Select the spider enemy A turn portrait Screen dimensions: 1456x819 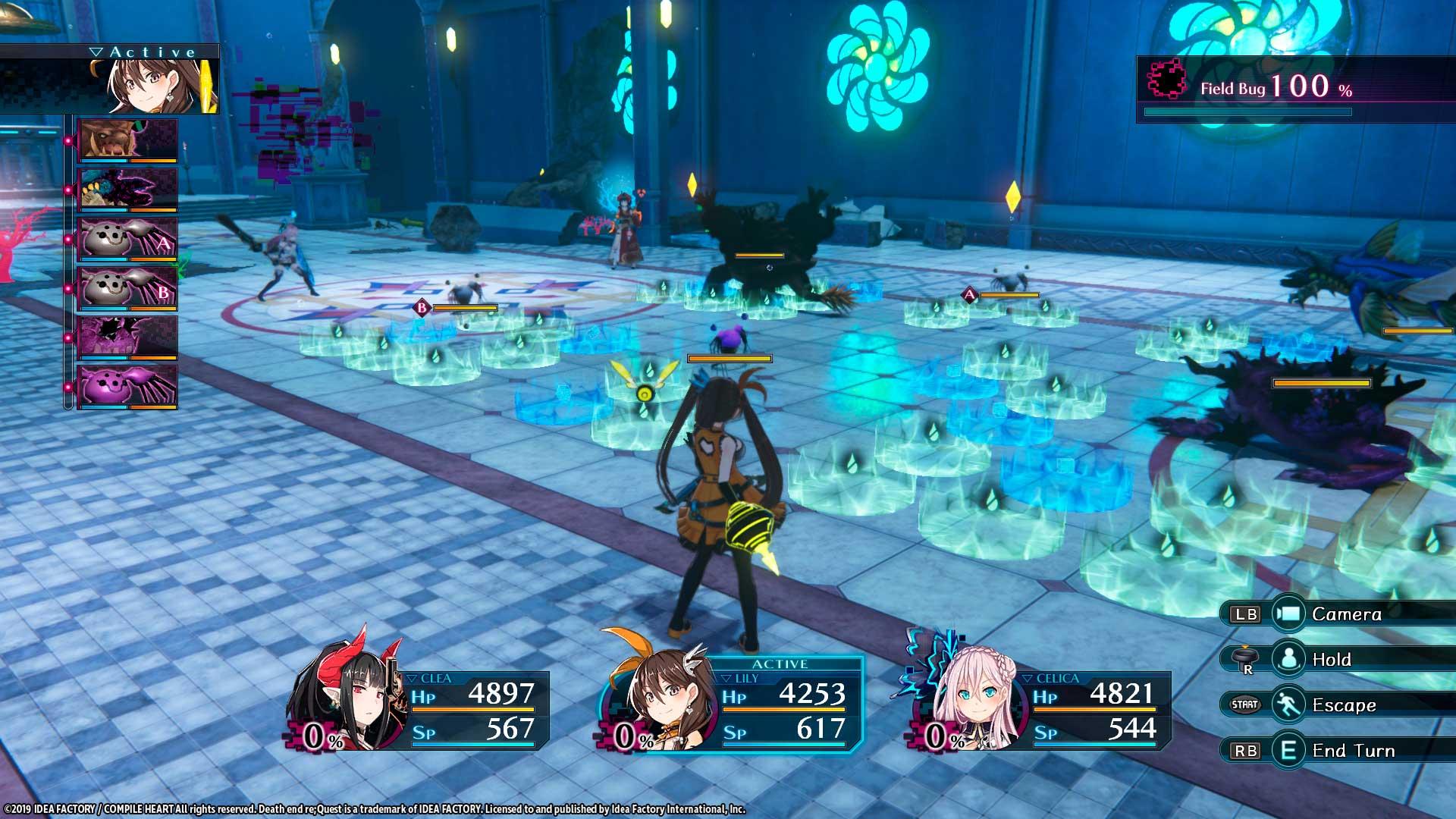127,239
